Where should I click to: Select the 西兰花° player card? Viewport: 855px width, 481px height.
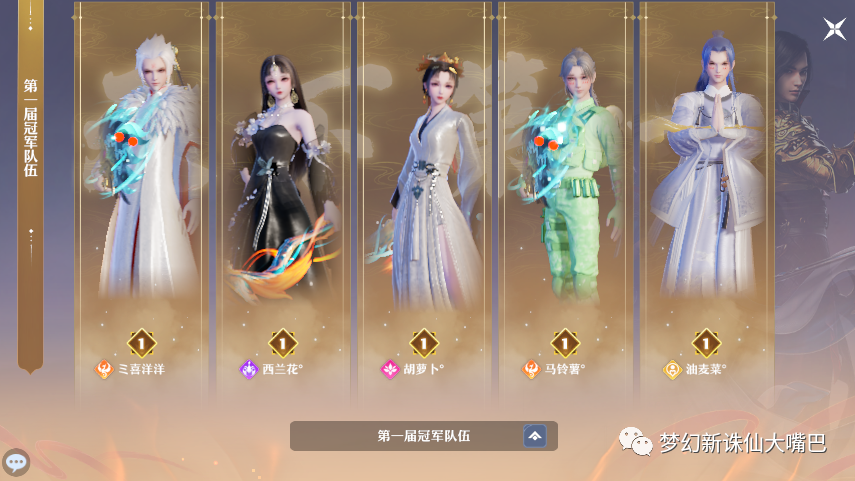(x=282, y=200)
